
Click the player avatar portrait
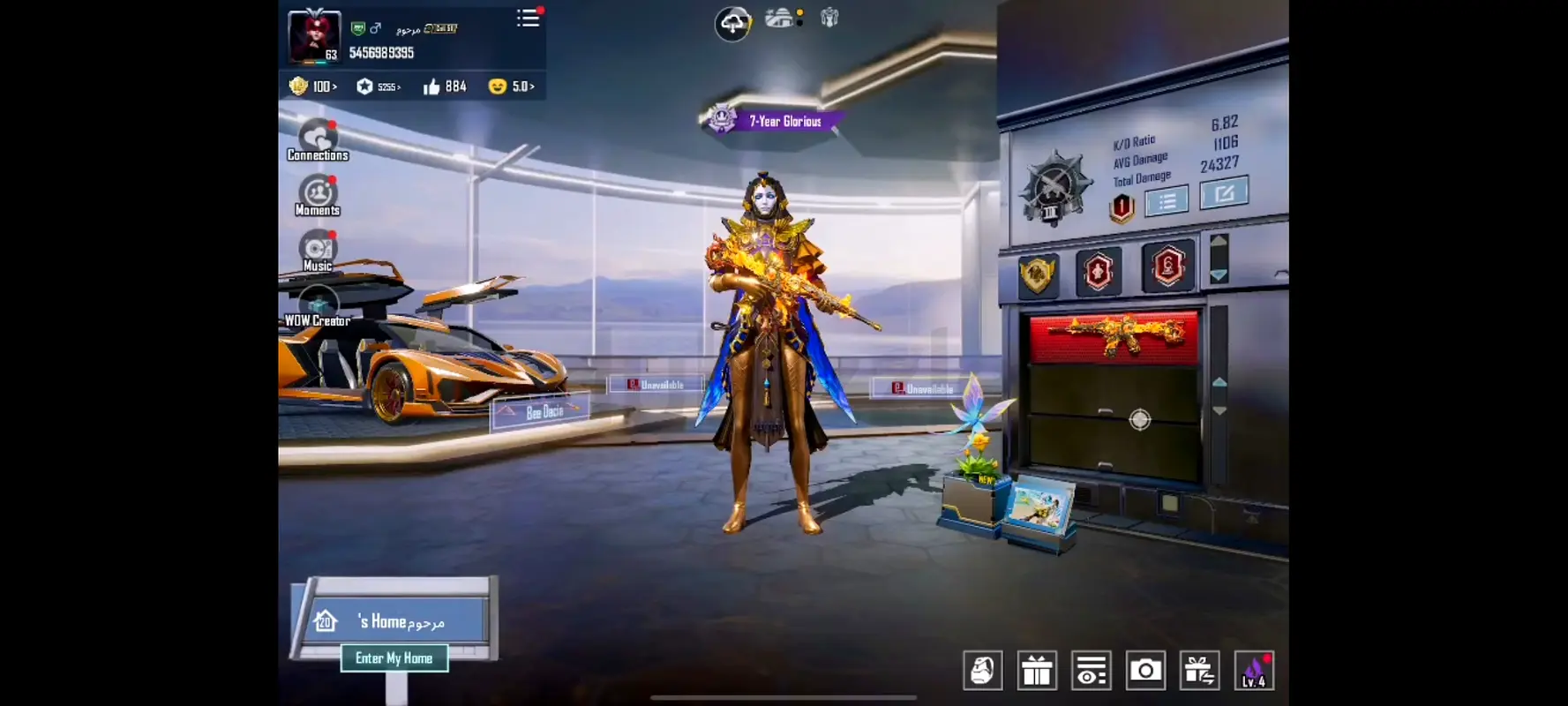(x=314, y=36)
